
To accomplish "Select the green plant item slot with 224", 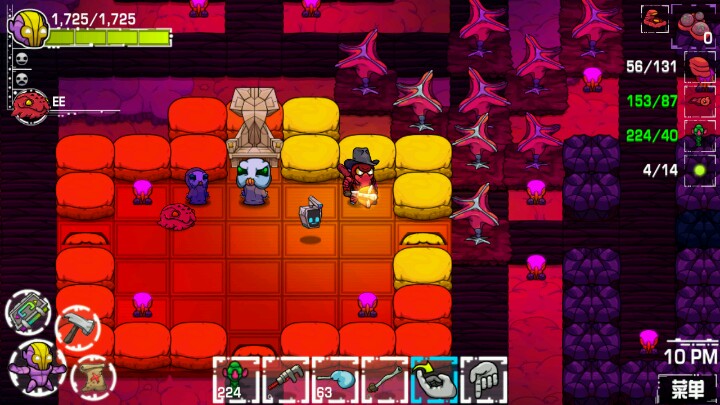I will click(236, 380).
